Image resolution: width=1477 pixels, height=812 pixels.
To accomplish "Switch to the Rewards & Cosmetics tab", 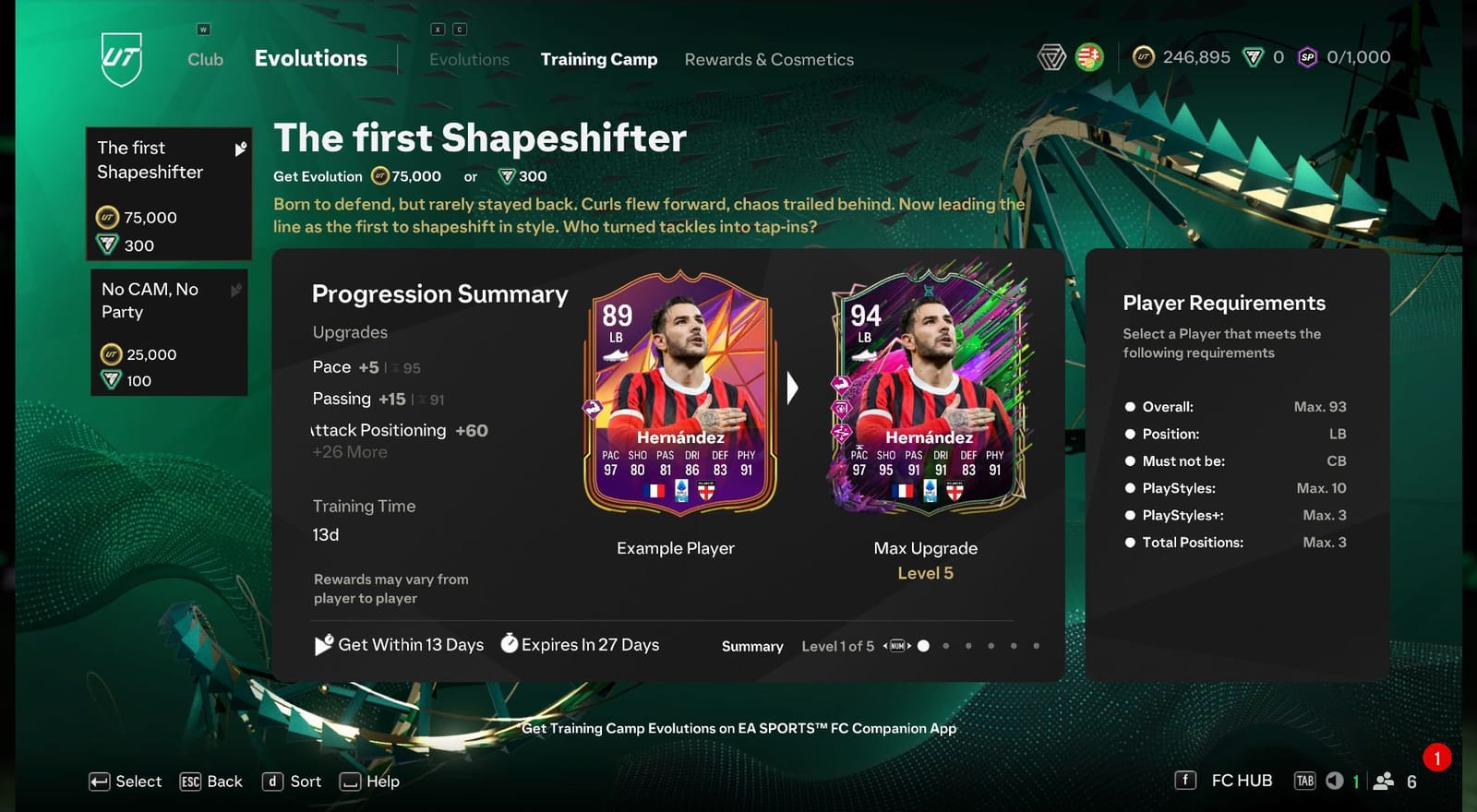I will pyautogui.click(x=769, y=59).
